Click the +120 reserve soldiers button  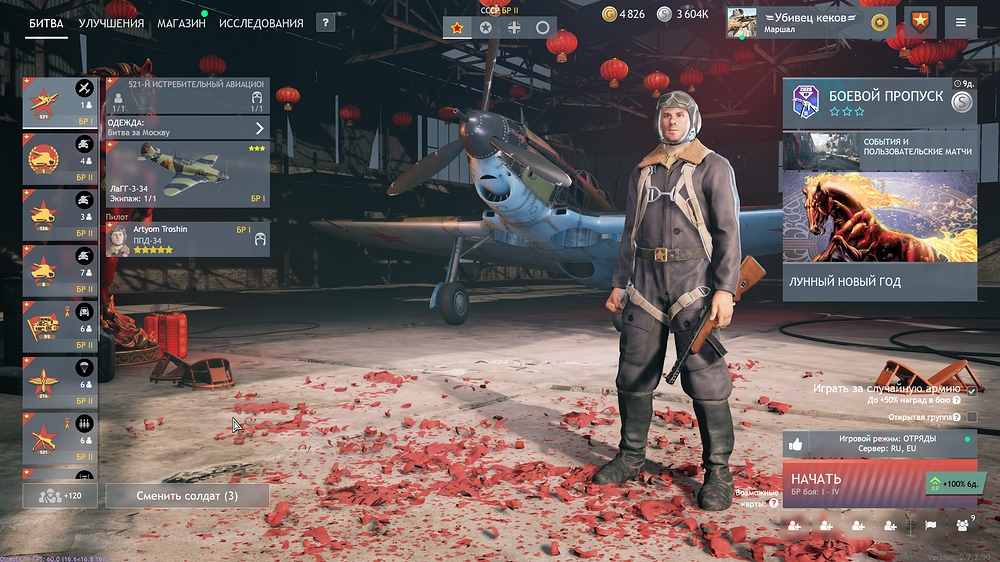point(59,495)
